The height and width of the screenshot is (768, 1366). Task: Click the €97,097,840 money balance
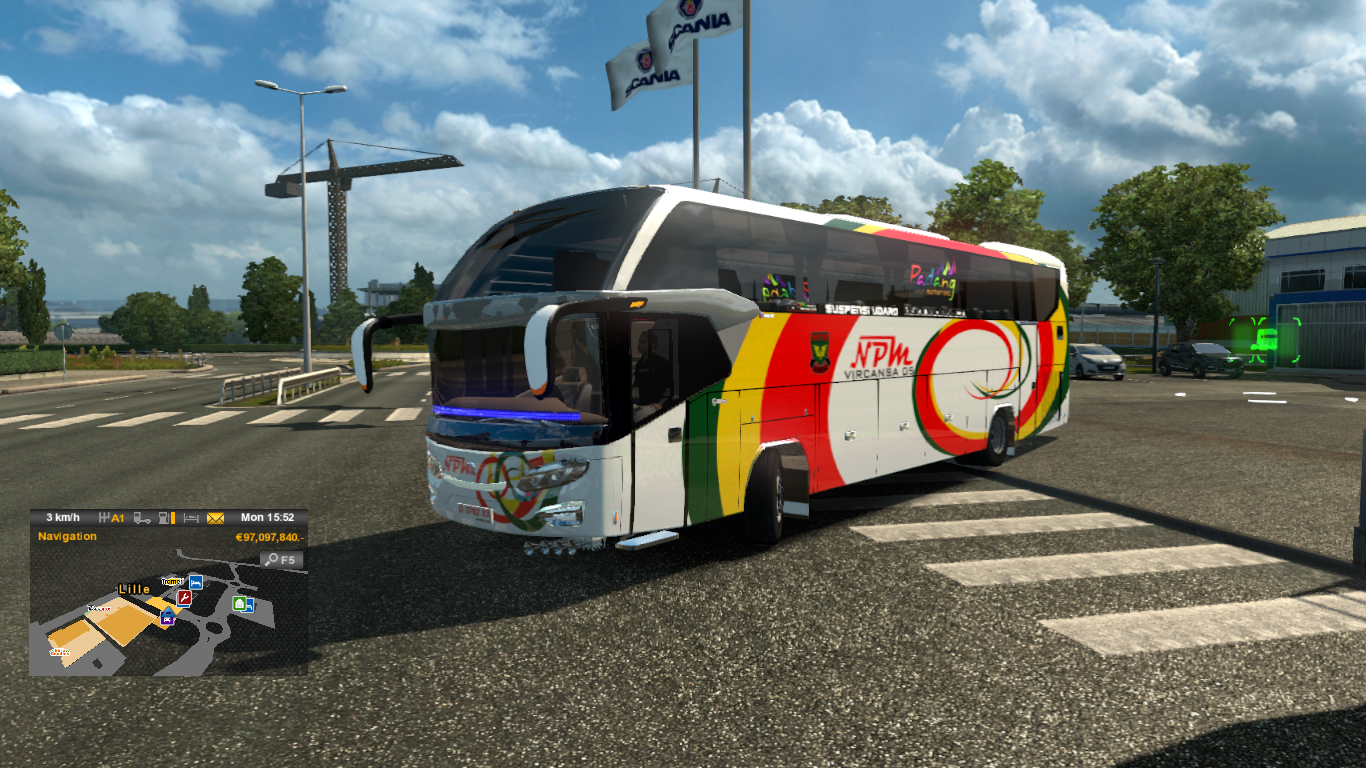coord(270,538)
